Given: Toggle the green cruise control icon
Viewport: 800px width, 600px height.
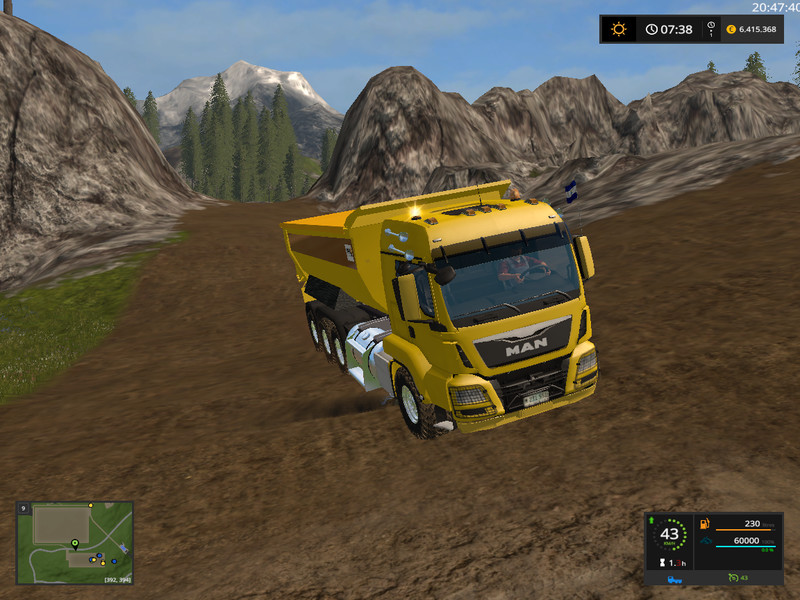Looking at the screenshot, I should pos(733,578).
